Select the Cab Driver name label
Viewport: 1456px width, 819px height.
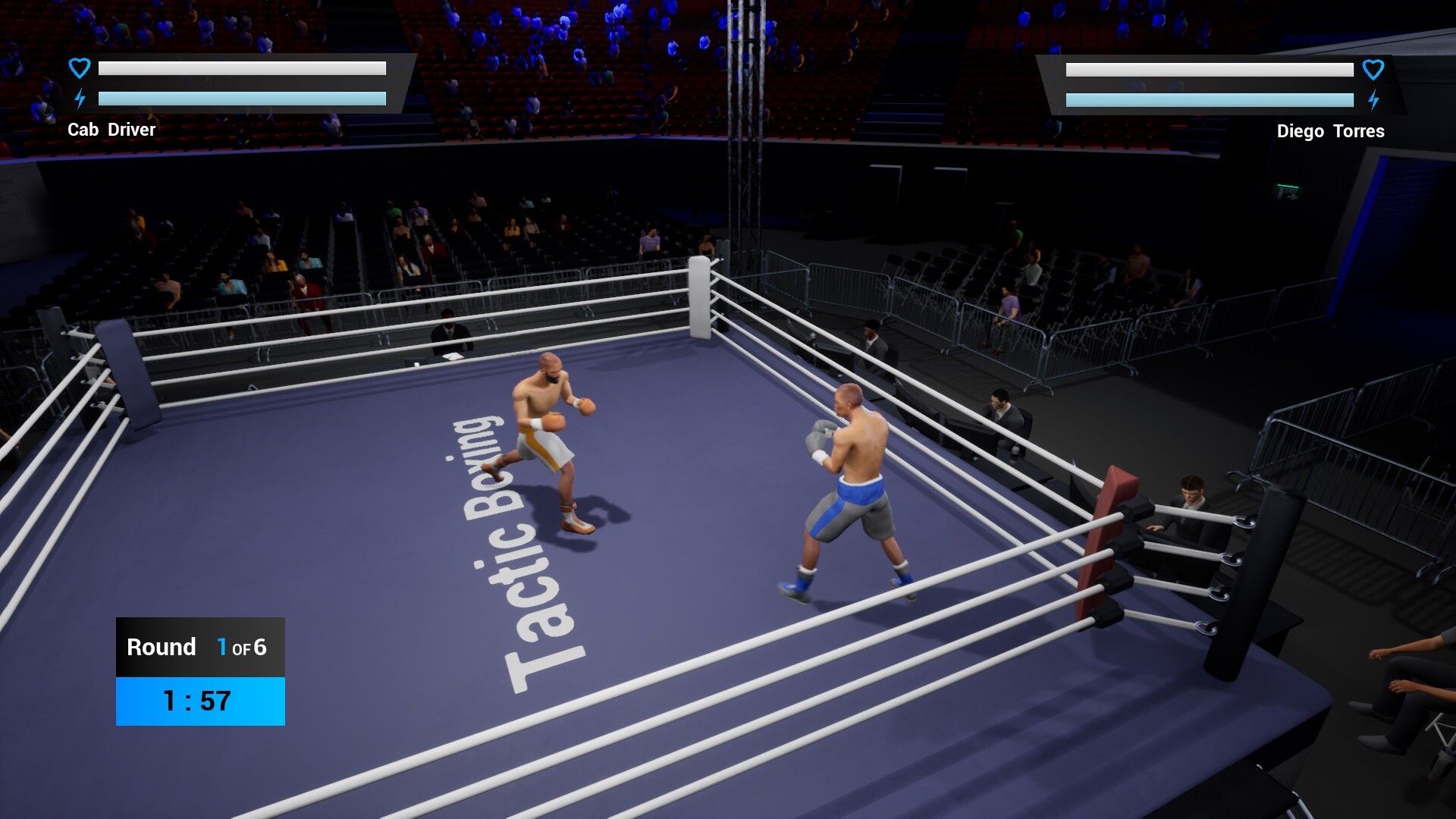pyautogui.click(x=112, y=130)
